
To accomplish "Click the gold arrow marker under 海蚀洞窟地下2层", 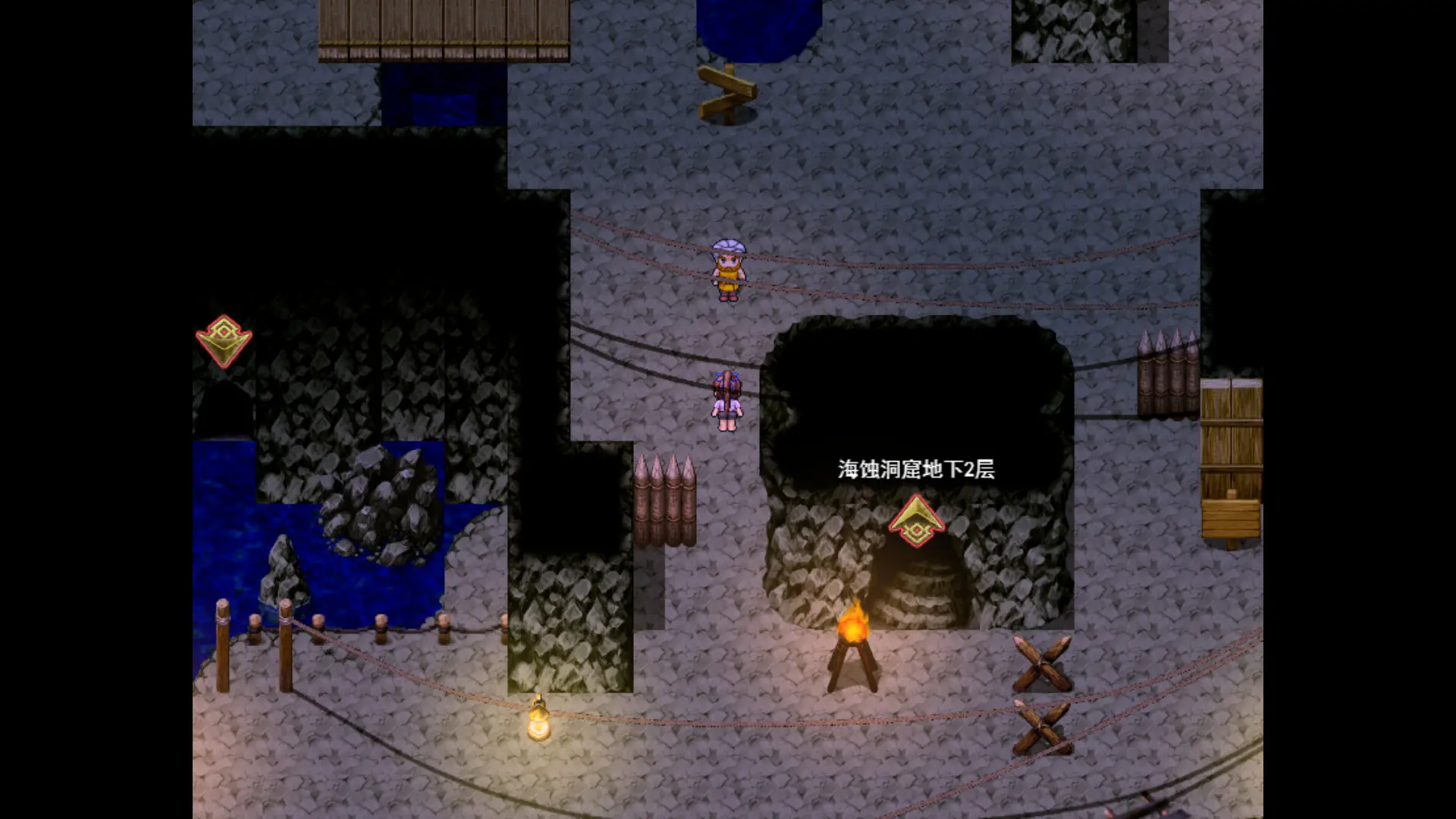I will (x=916, y=521).
